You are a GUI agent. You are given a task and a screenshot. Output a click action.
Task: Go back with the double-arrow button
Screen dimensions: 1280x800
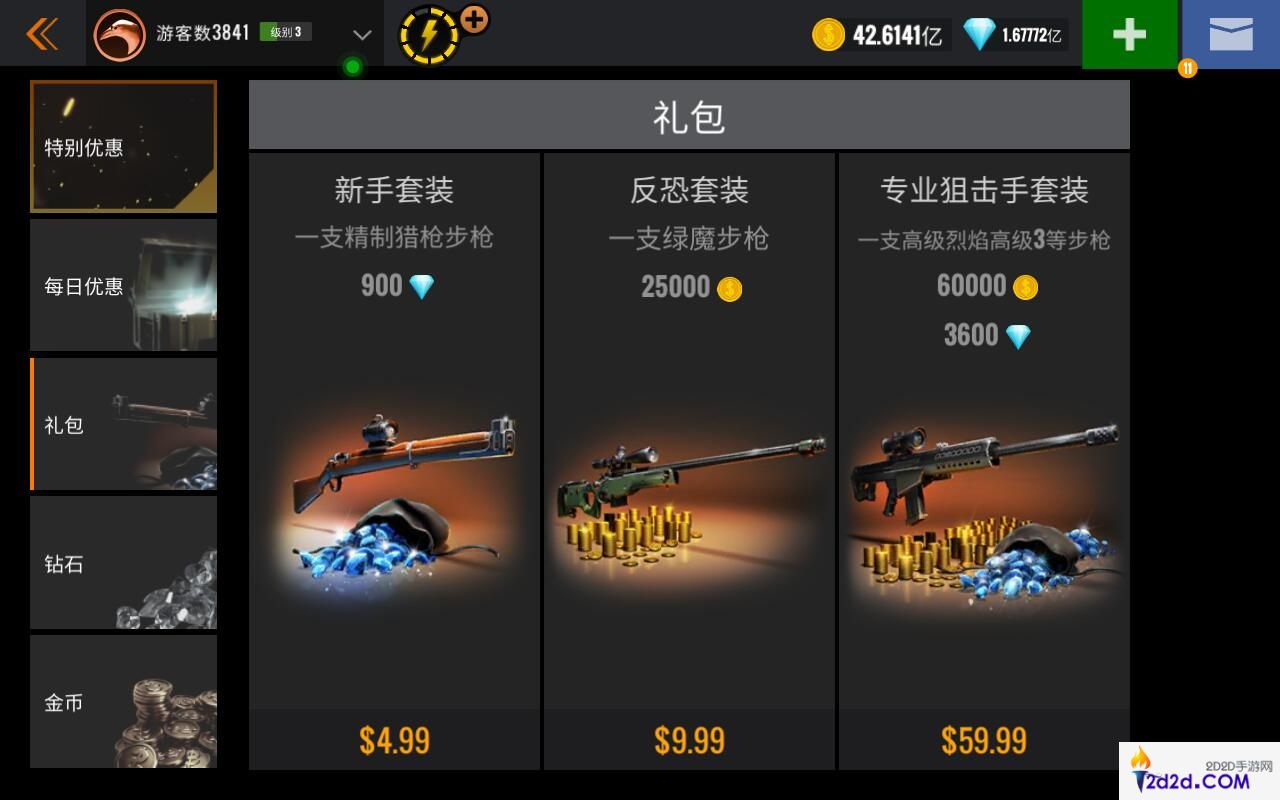tap(42, 34)
